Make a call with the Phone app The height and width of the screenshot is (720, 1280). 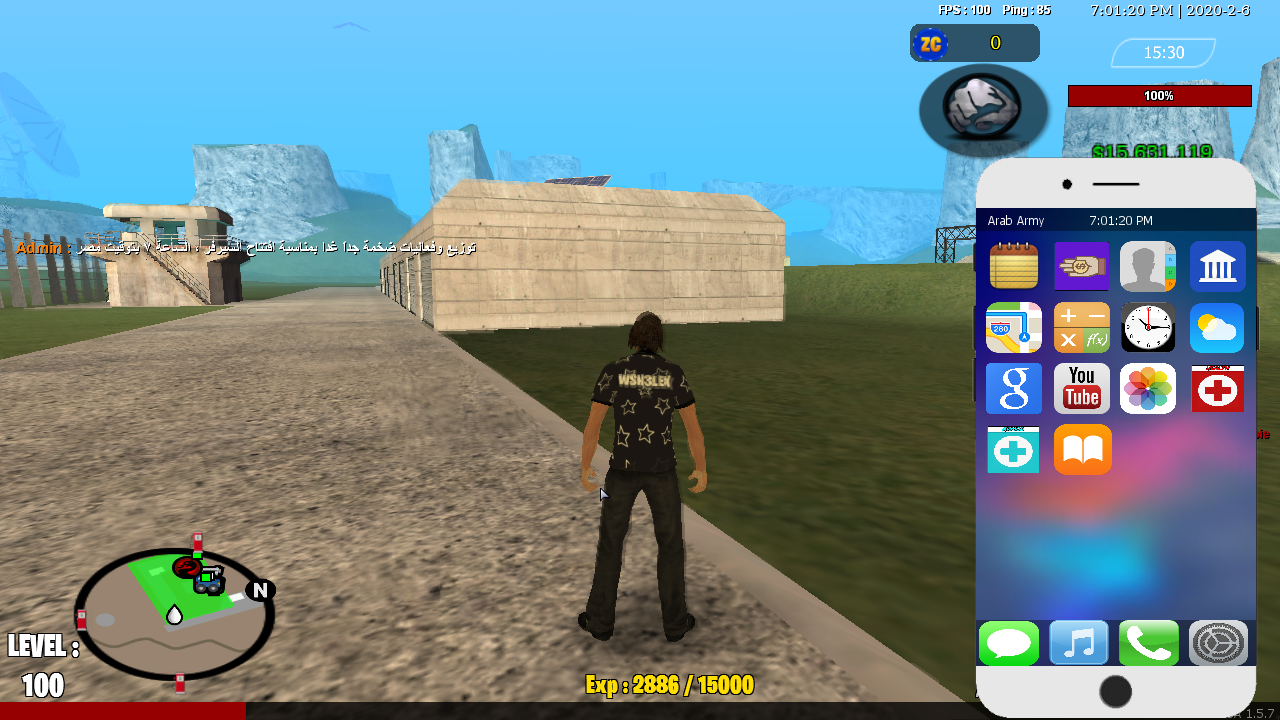(1148, 643)
